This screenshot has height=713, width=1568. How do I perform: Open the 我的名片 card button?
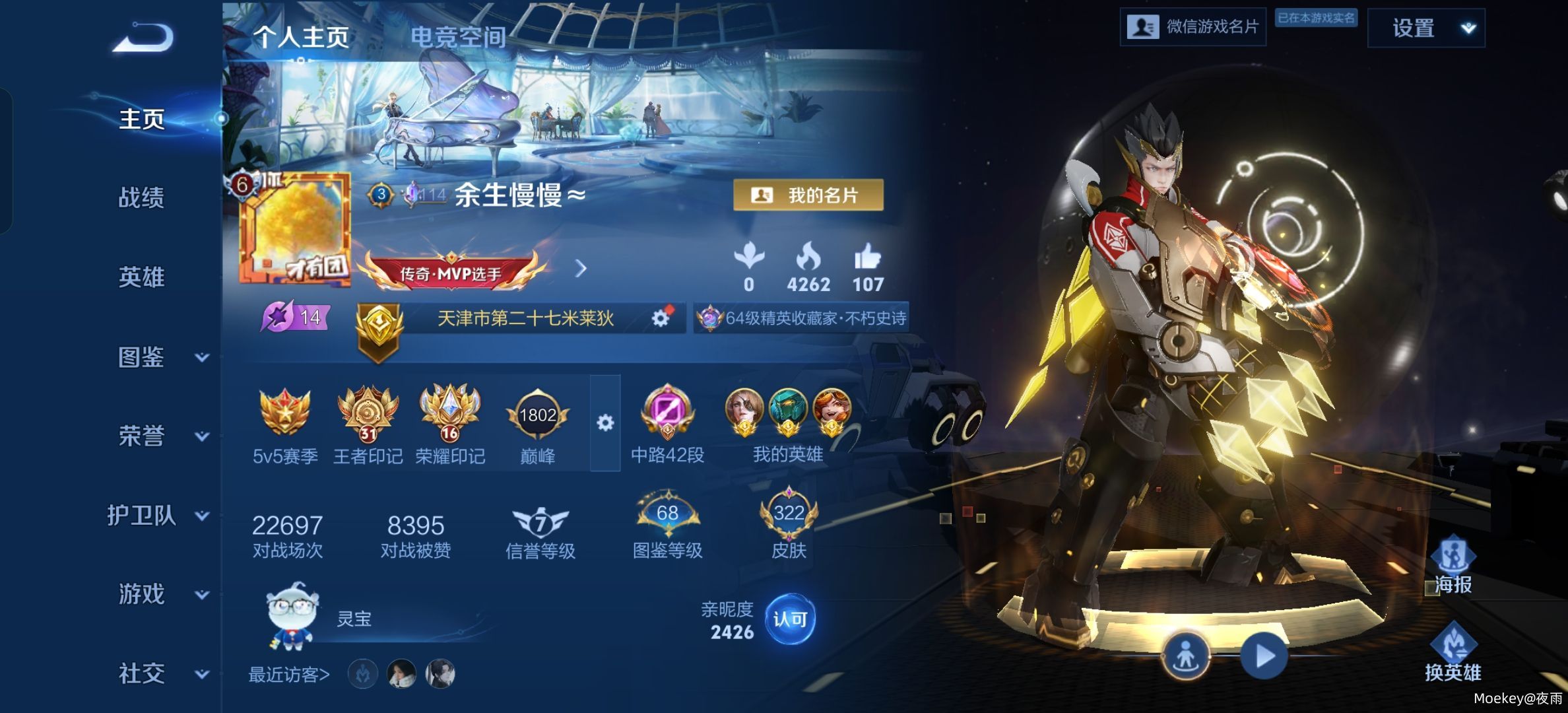[x=808, y=195]
